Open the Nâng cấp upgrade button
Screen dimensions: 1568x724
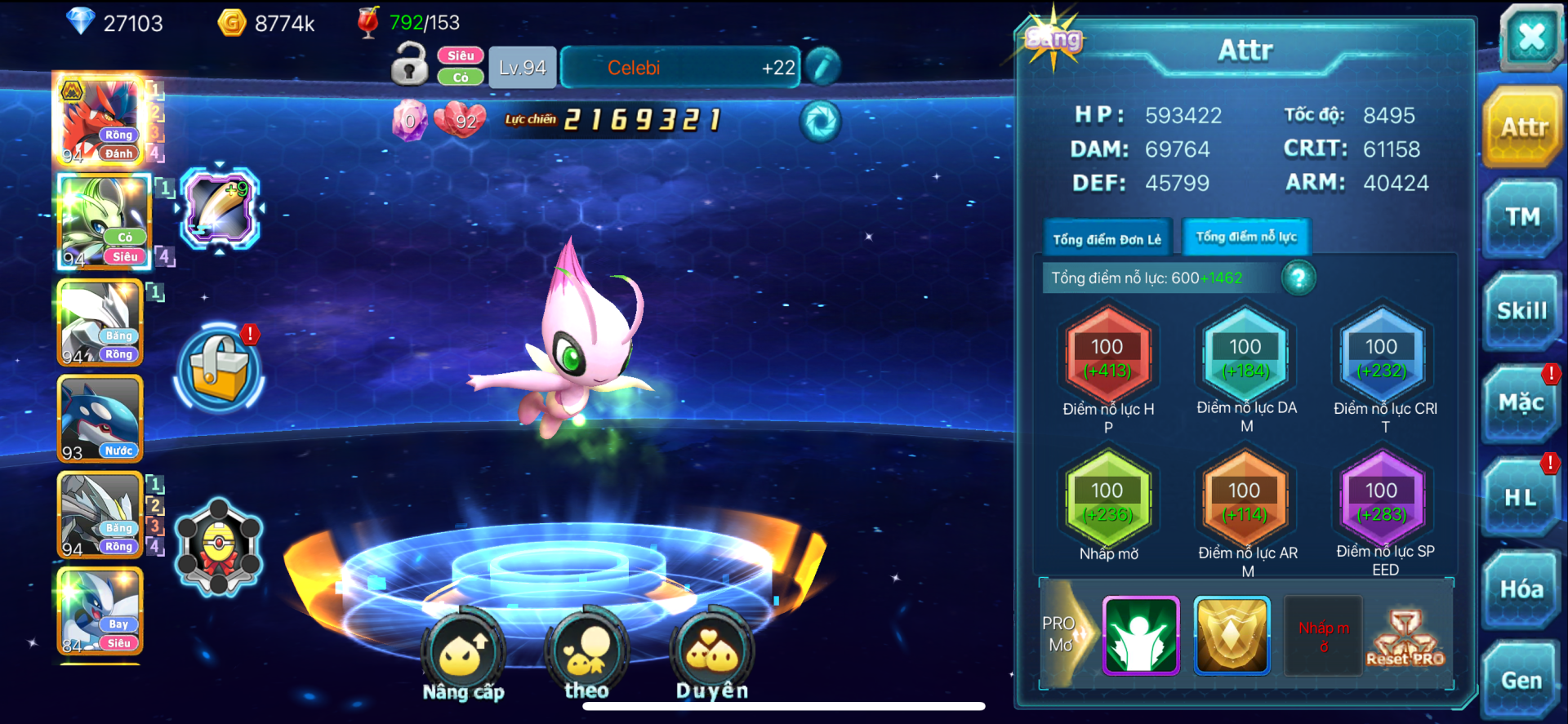[x=463, y=655]
